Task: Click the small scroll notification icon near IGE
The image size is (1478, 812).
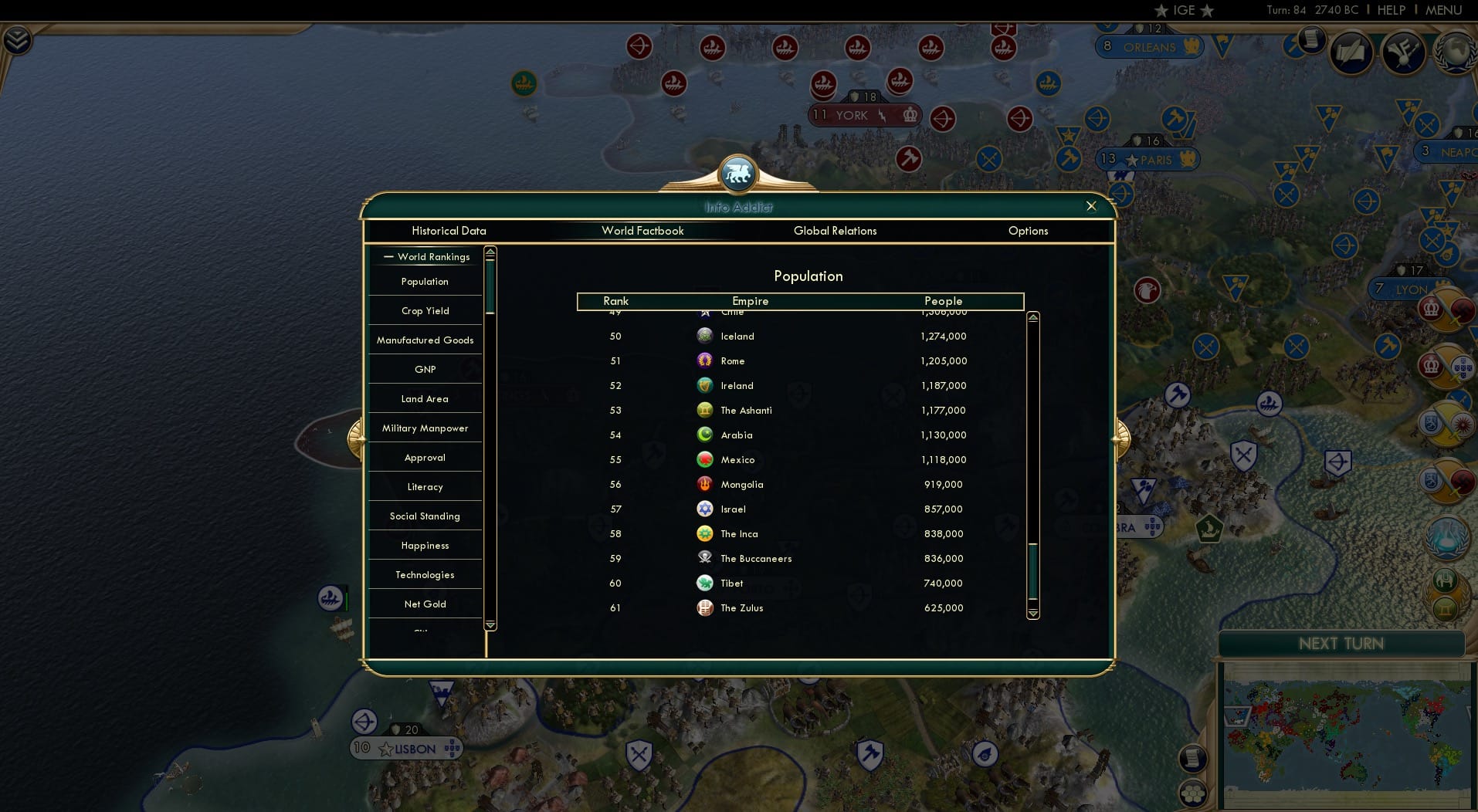Action: [1310, 39]
